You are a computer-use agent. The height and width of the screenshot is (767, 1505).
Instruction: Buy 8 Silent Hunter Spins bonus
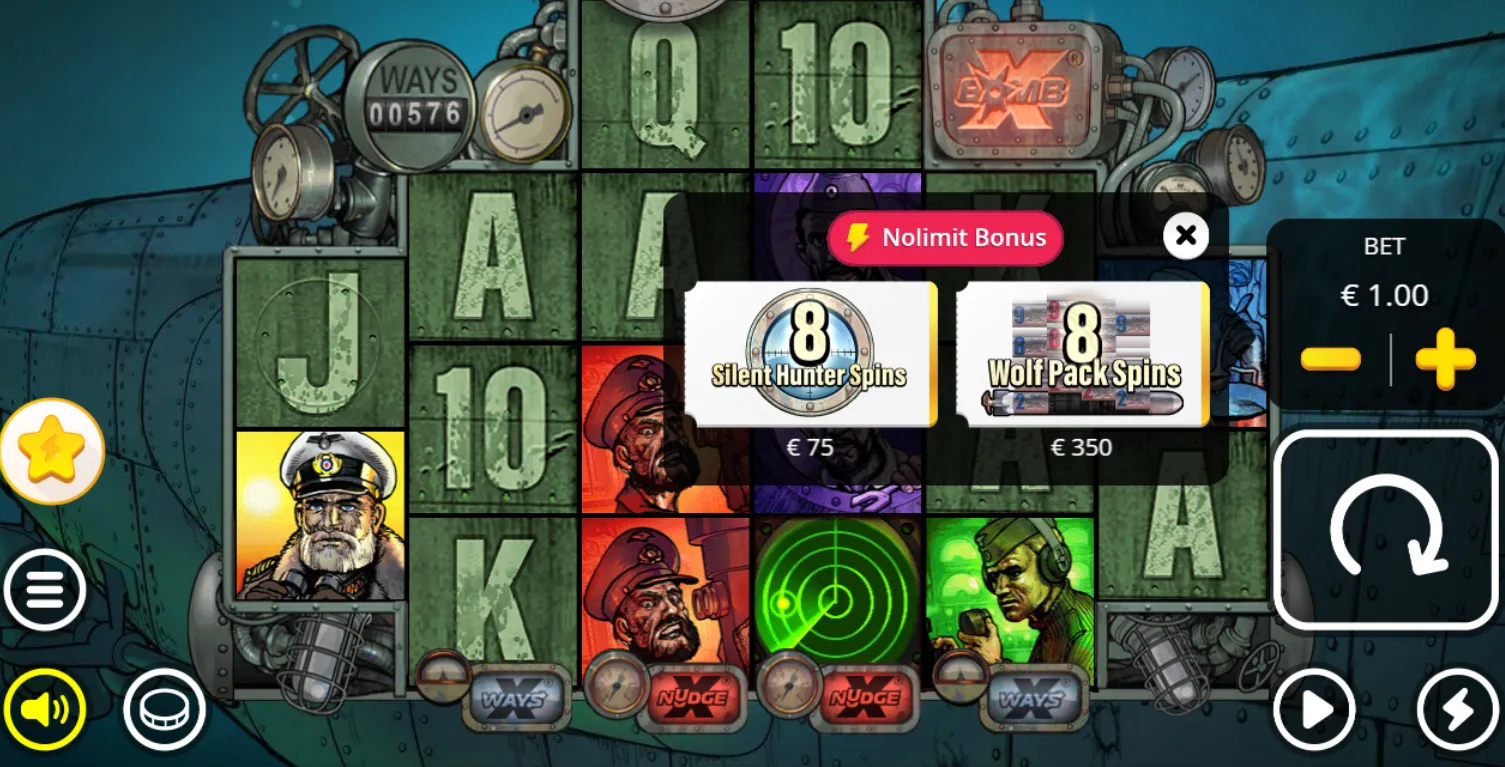point(809,354)
